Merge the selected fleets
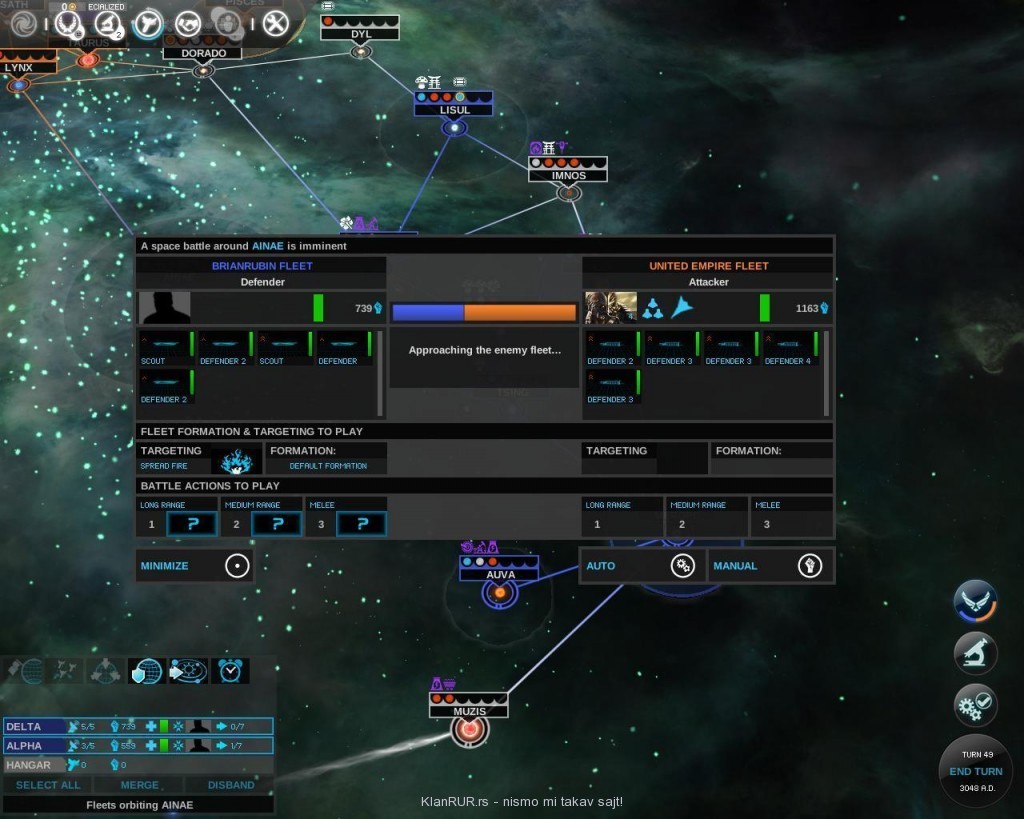This screenshot has height=819, width=1024. coord(140,785)
